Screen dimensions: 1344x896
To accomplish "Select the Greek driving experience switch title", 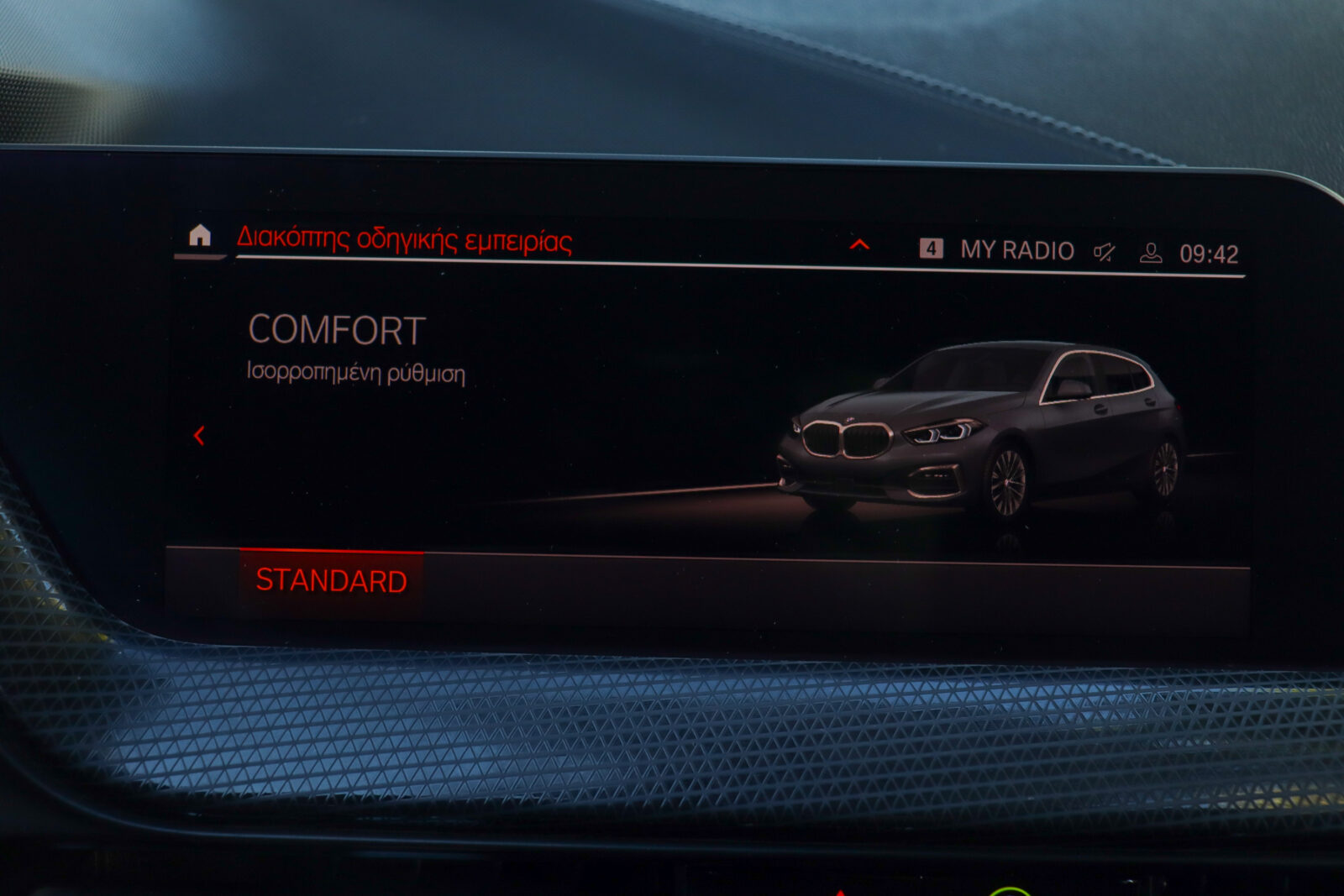I will 404,240.
